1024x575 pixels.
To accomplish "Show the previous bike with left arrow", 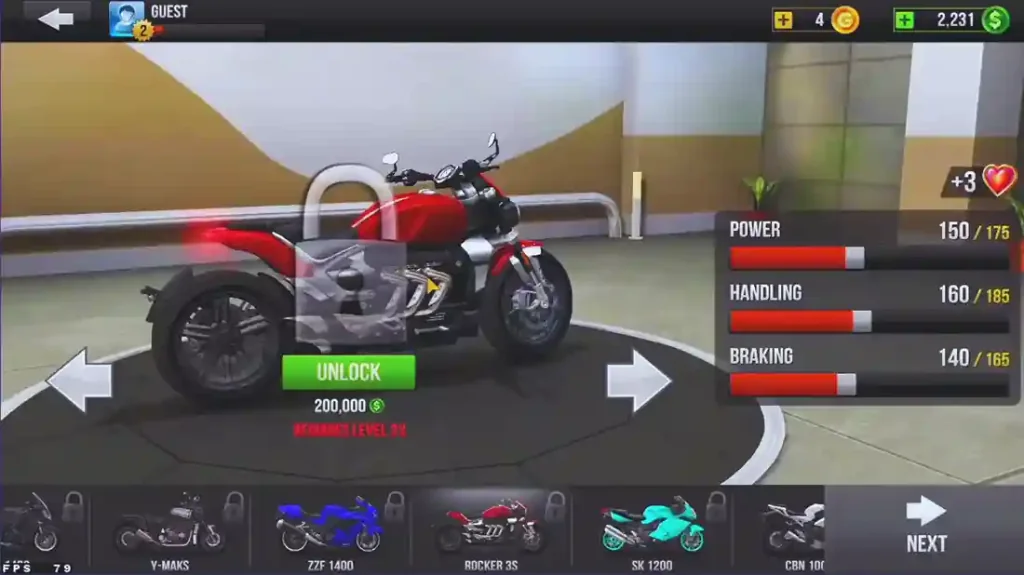I will (x=78, y=380).
